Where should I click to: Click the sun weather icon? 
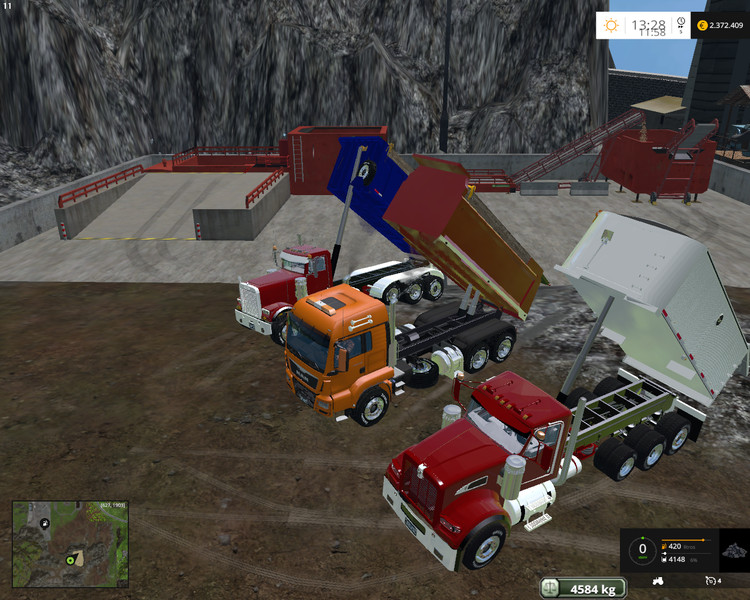[612, 25]
